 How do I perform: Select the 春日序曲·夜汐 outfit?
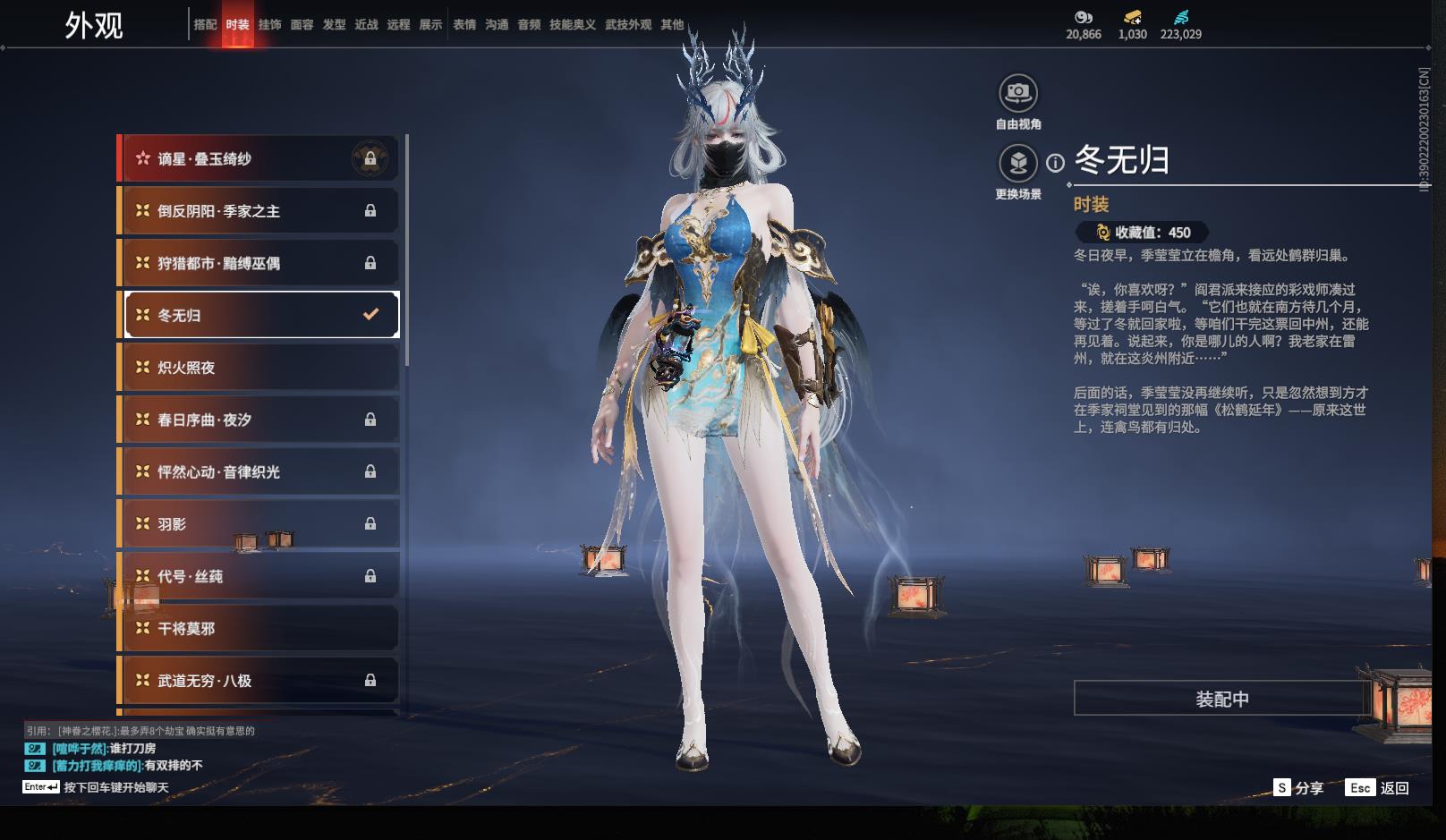259,420
